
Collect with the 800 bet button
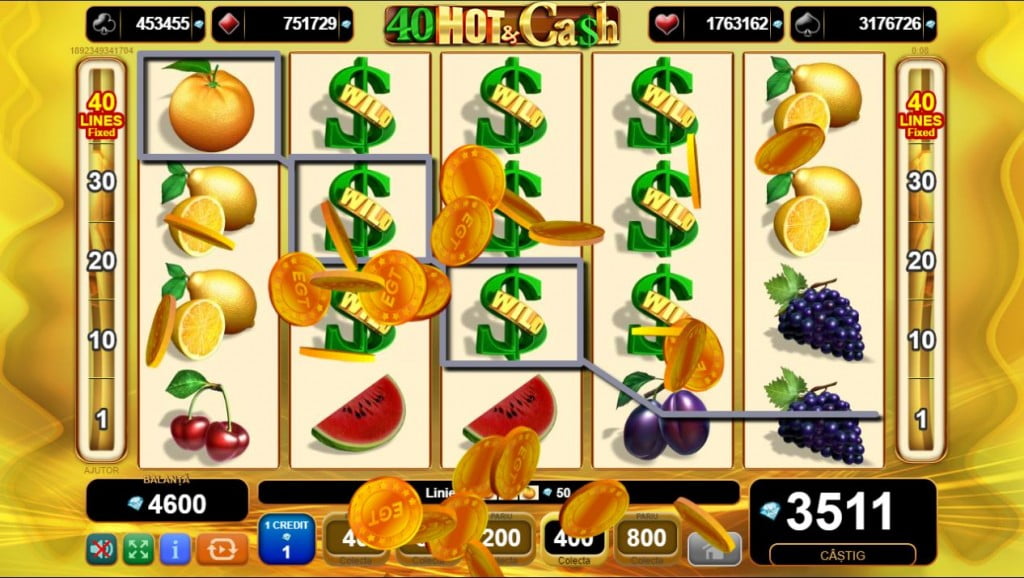click(646, 540)
